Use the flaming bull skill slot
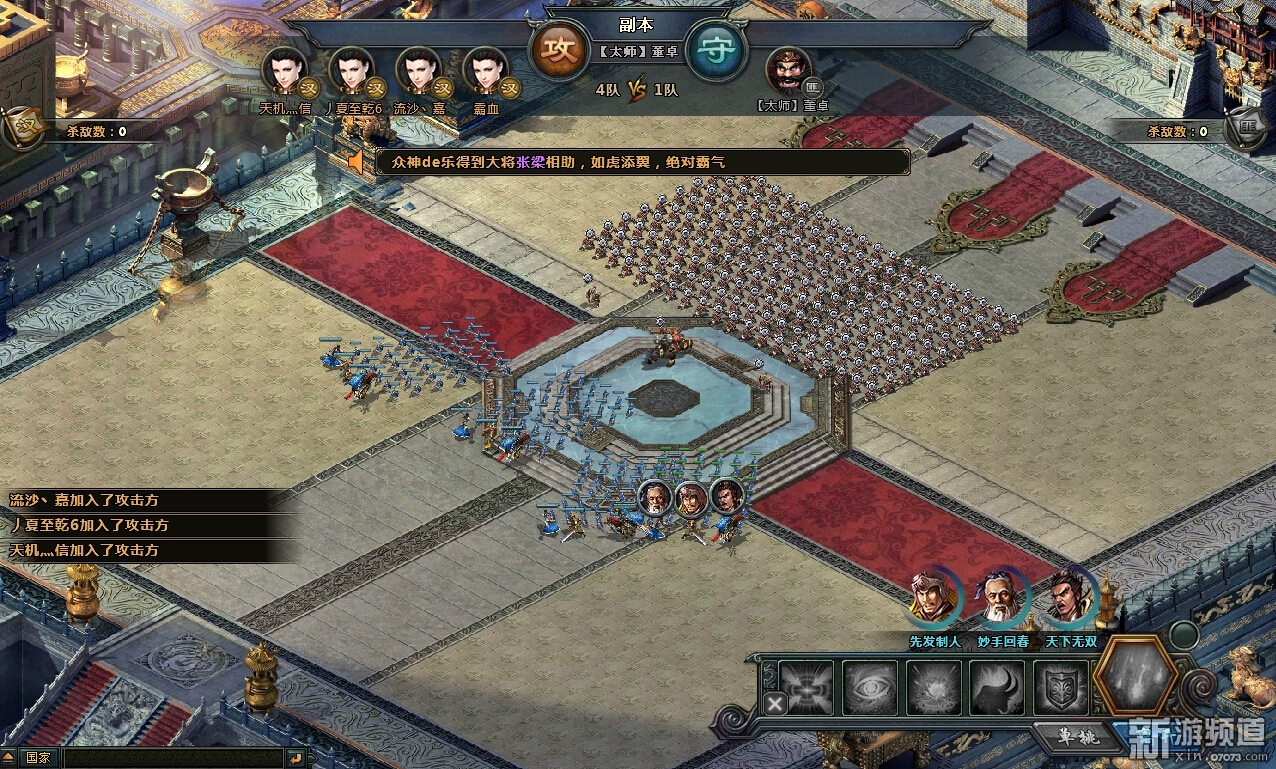This screenshot has width=1276, height=769. 997,688
